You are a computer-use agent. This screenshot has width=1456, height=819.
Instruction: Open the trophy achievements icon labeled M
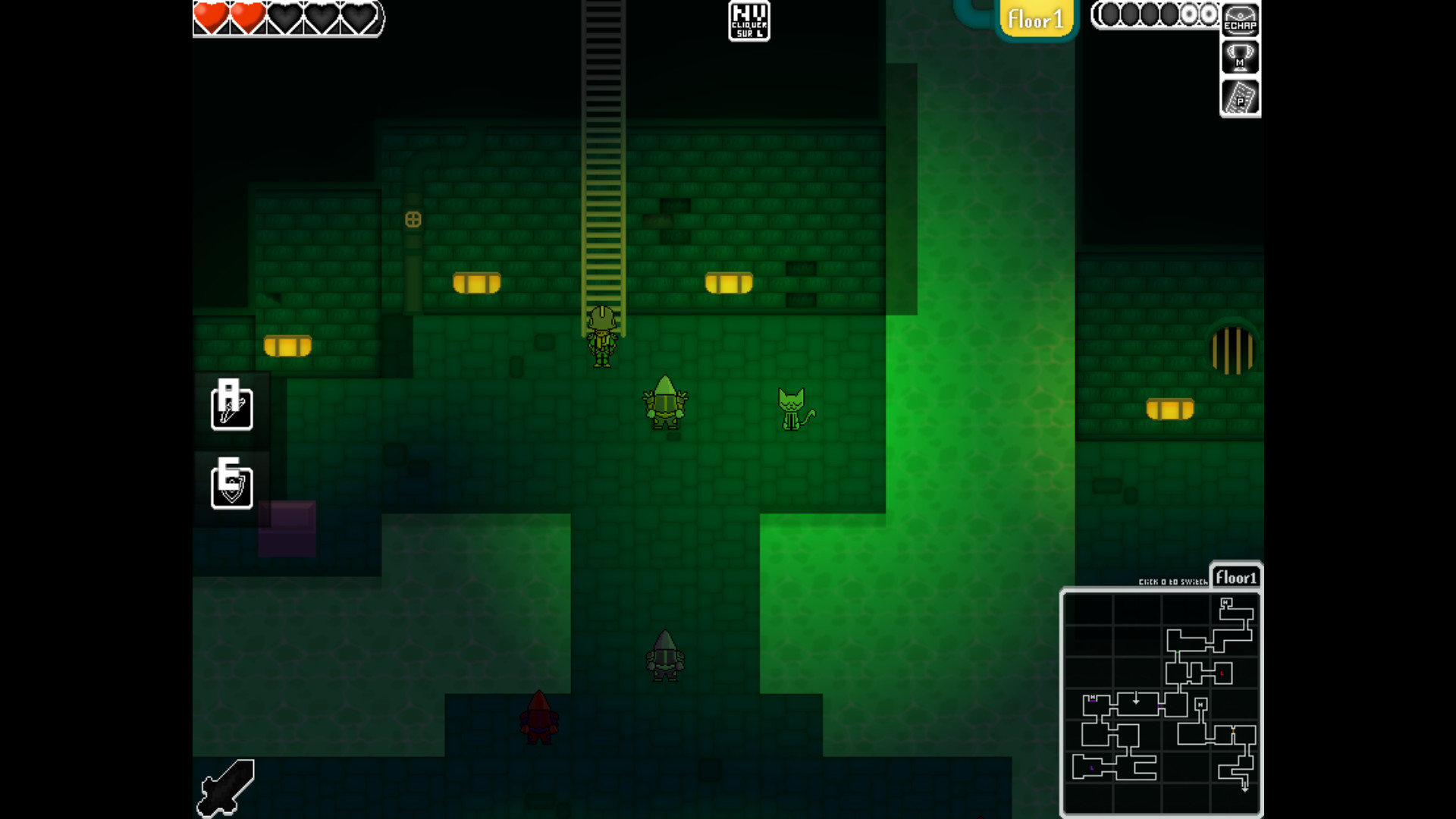[x=1239, y=57]
